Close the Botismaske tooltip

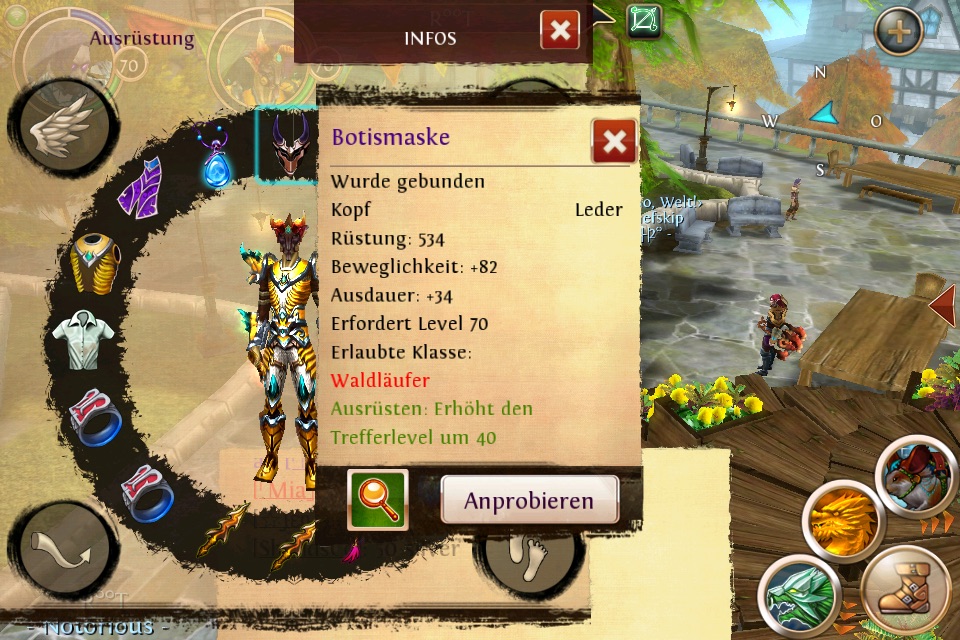[x=614, y=141]
